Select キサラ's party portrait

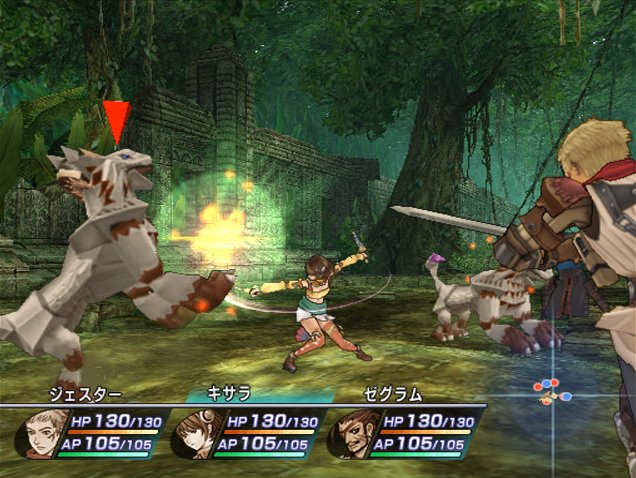point(194,433)
